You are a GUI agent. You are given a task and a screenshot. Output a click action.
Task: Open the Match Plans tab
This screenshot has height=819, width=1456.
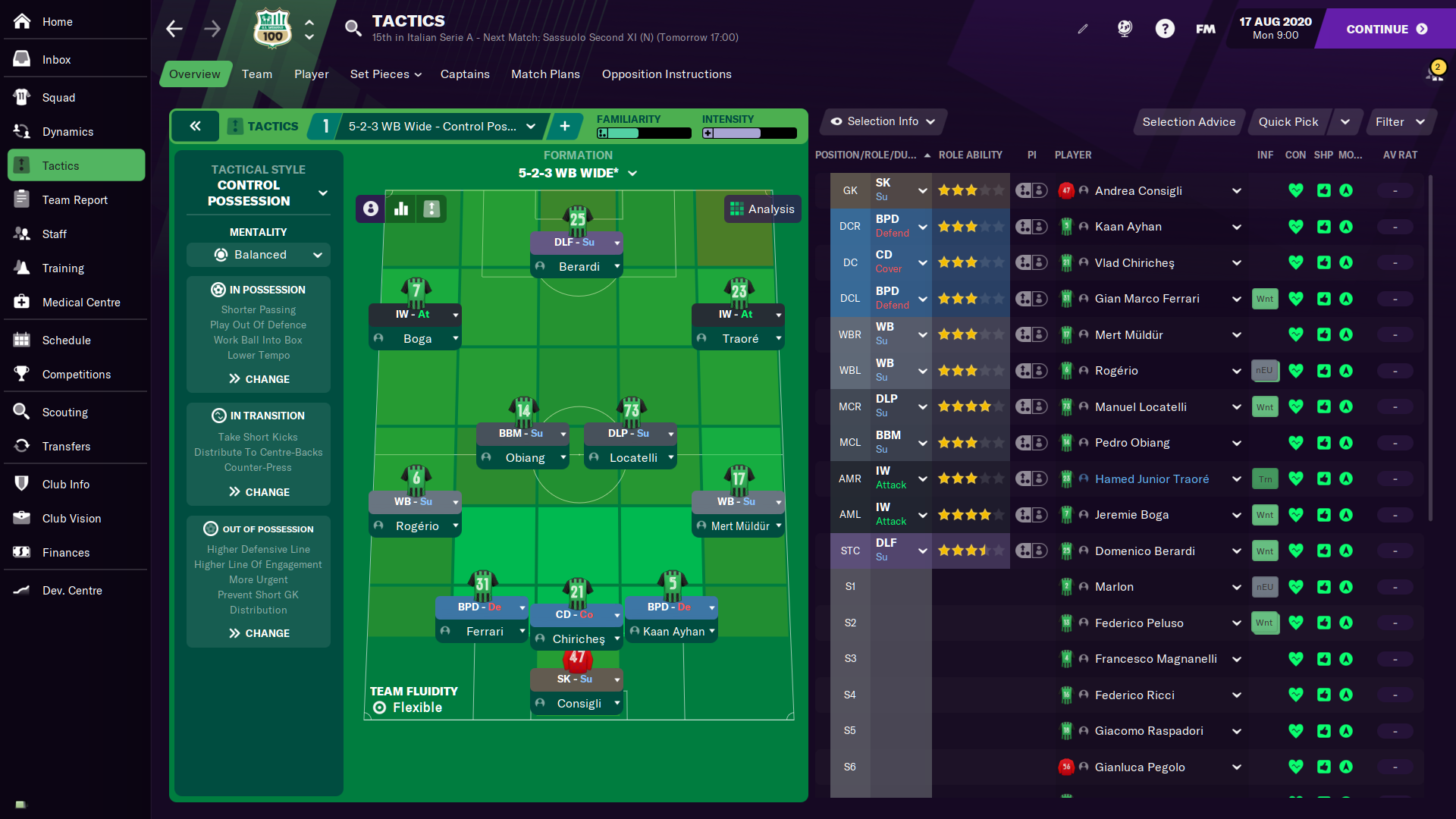point(545,74)
